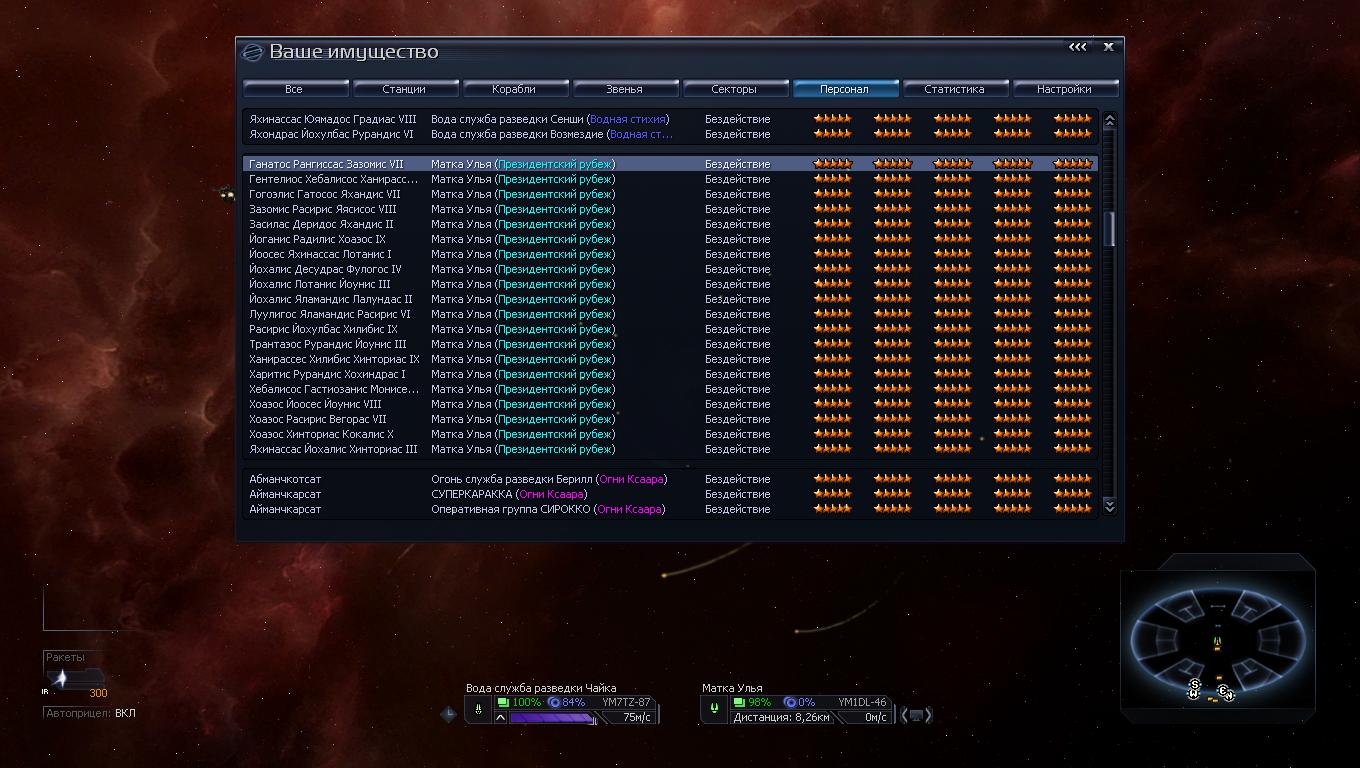Image resolution: width=1360 pixels, height=768 pixels.
Task: Choose crew row Гентелиос Хебалисос
Action: click(x=333, y=179)
